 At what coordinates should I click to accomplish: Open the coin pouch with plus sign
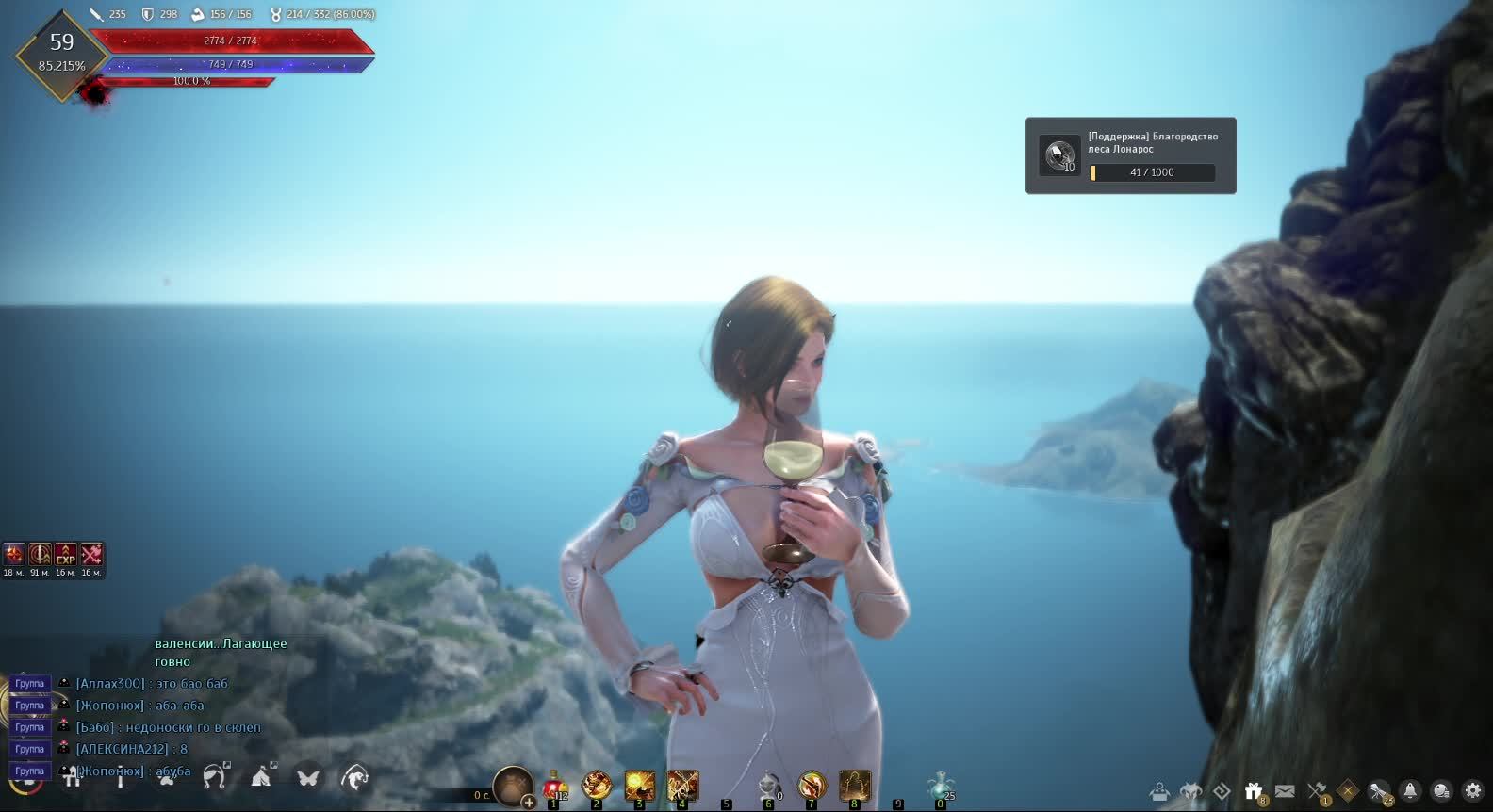click(x=514, y=786)
